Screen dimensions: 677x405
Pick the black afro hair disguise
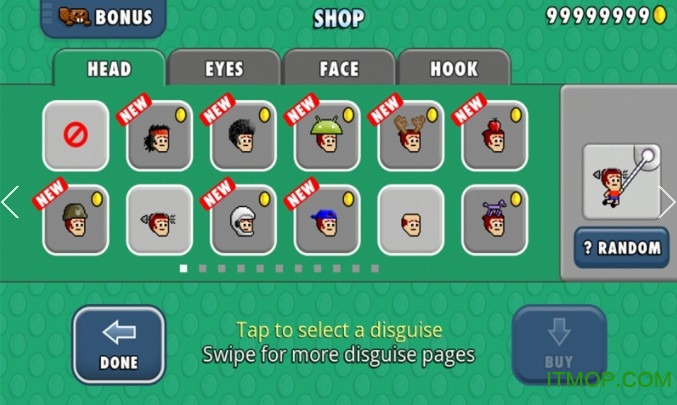[x=244, y=135]
